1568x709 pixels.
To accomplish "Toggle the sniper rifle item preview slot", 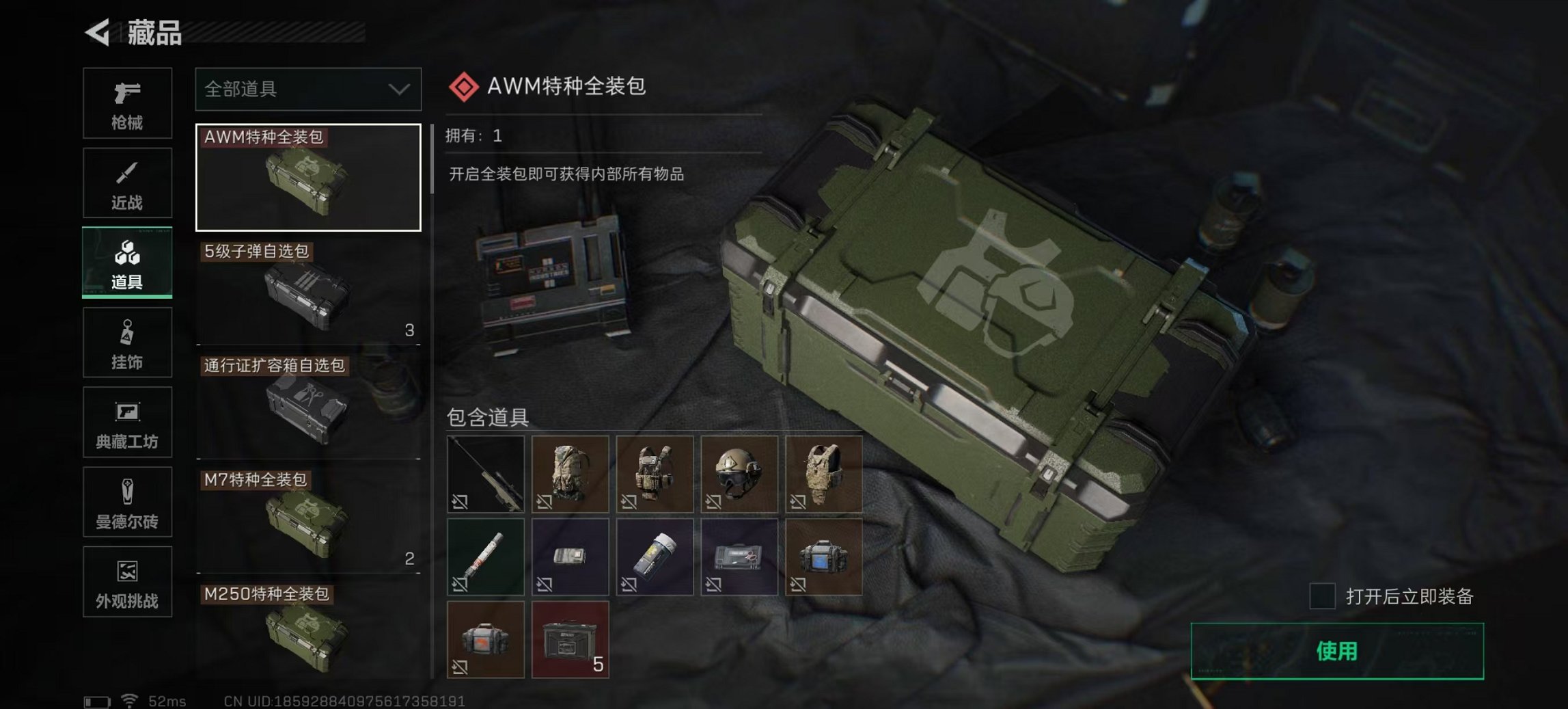I will 485,473.
